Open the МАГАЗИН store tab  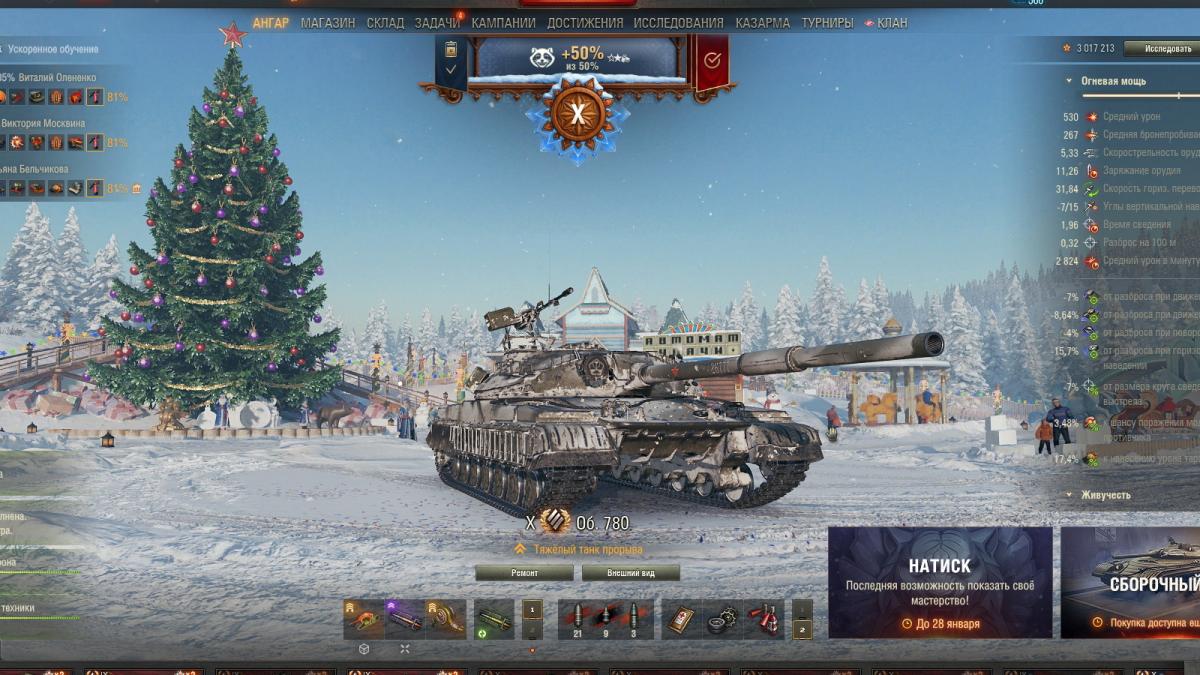327,23
